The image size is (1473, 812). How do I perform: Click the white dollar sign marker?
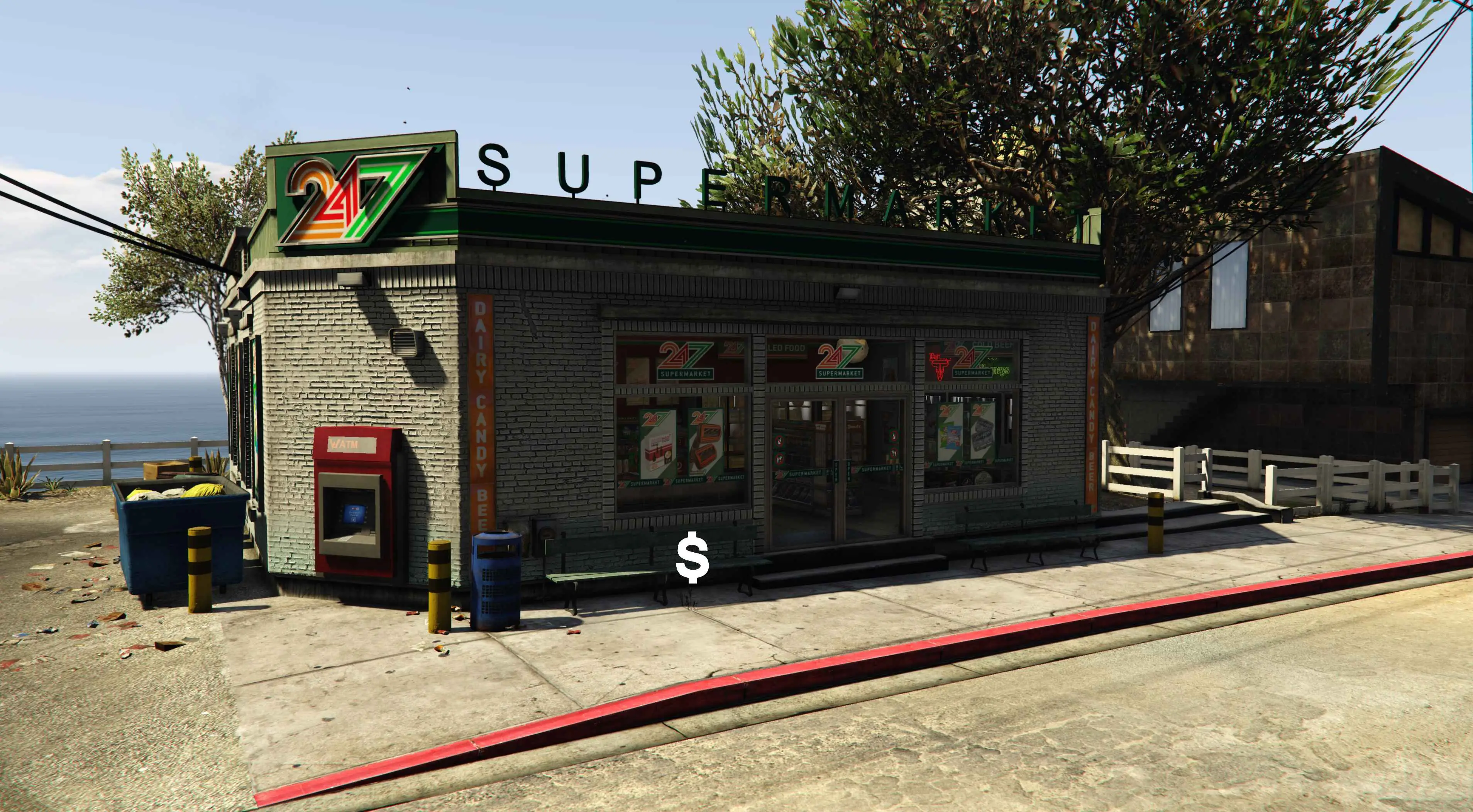click(x=692, y=557)
